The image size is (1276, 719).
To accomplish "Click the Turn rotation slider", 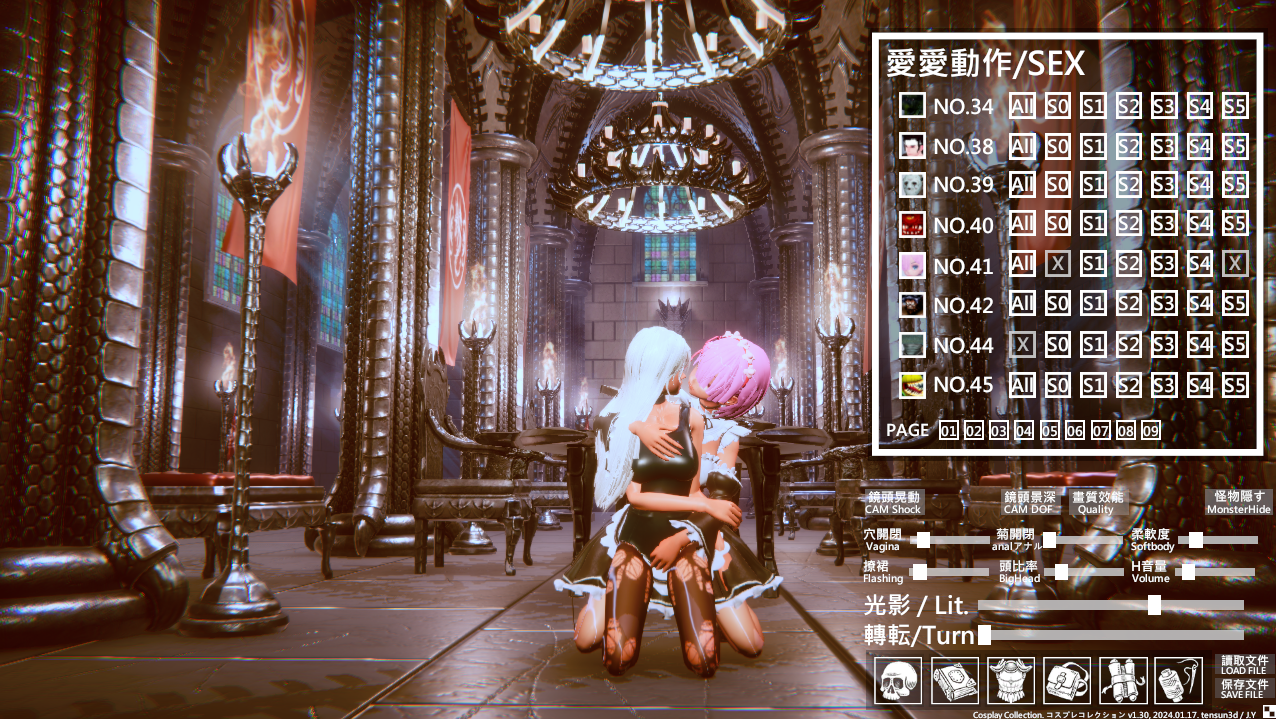I will pos(1110,635).
